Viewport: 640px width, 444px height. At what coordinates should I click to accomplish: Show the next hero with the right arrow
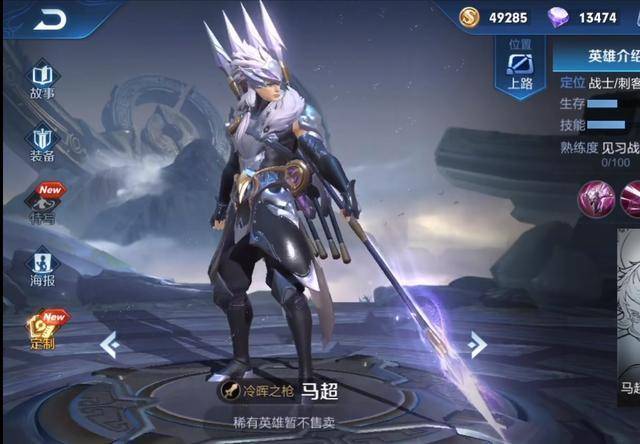click(478, 345)
